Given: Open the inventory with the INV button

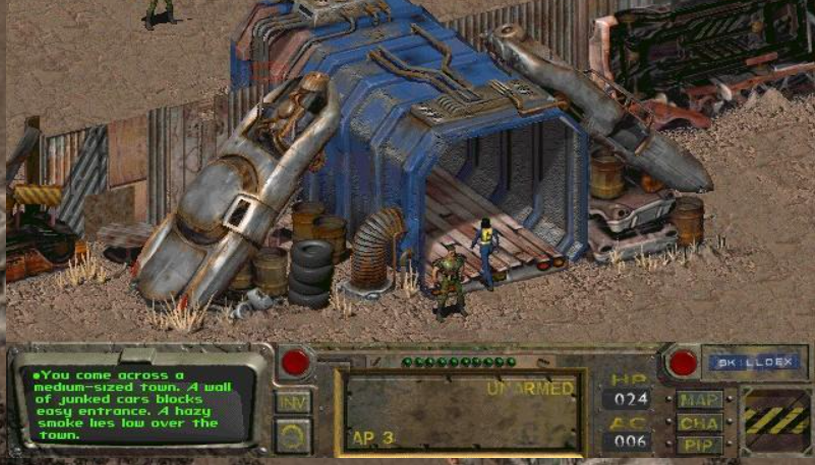Looking at the screenshot, I should (x=293, y=402).
